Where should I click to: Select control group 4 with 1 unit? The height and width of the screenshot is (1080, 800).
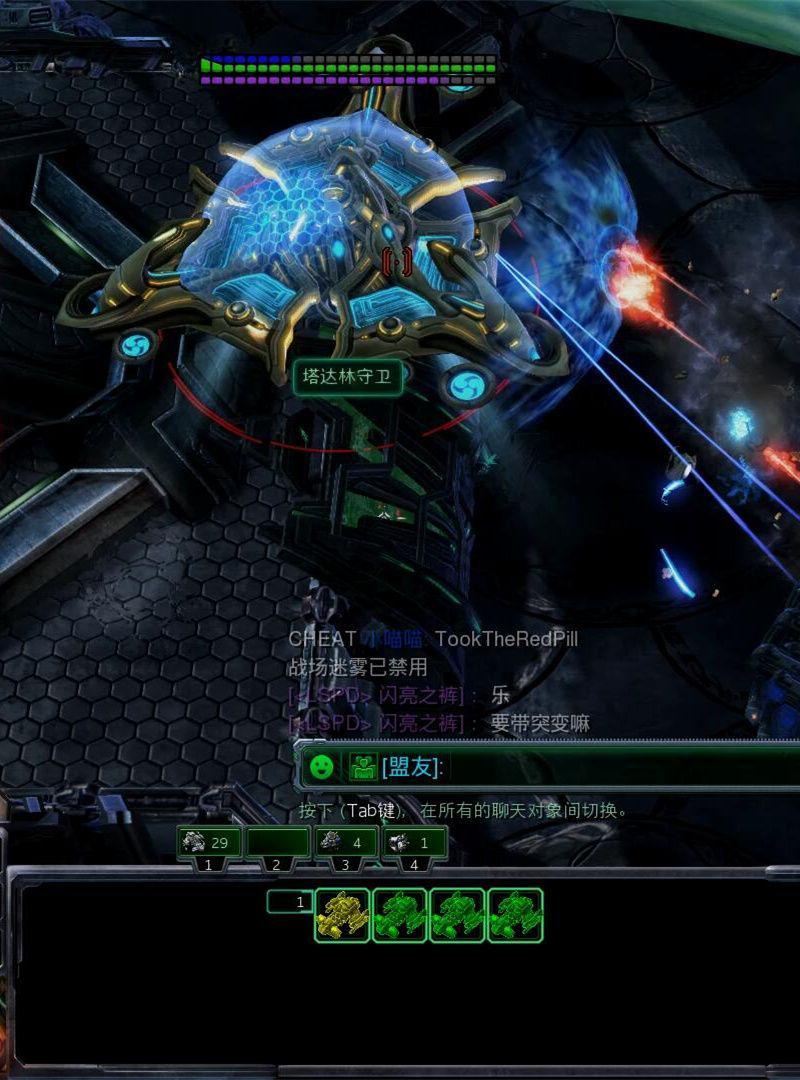point(413,844)
